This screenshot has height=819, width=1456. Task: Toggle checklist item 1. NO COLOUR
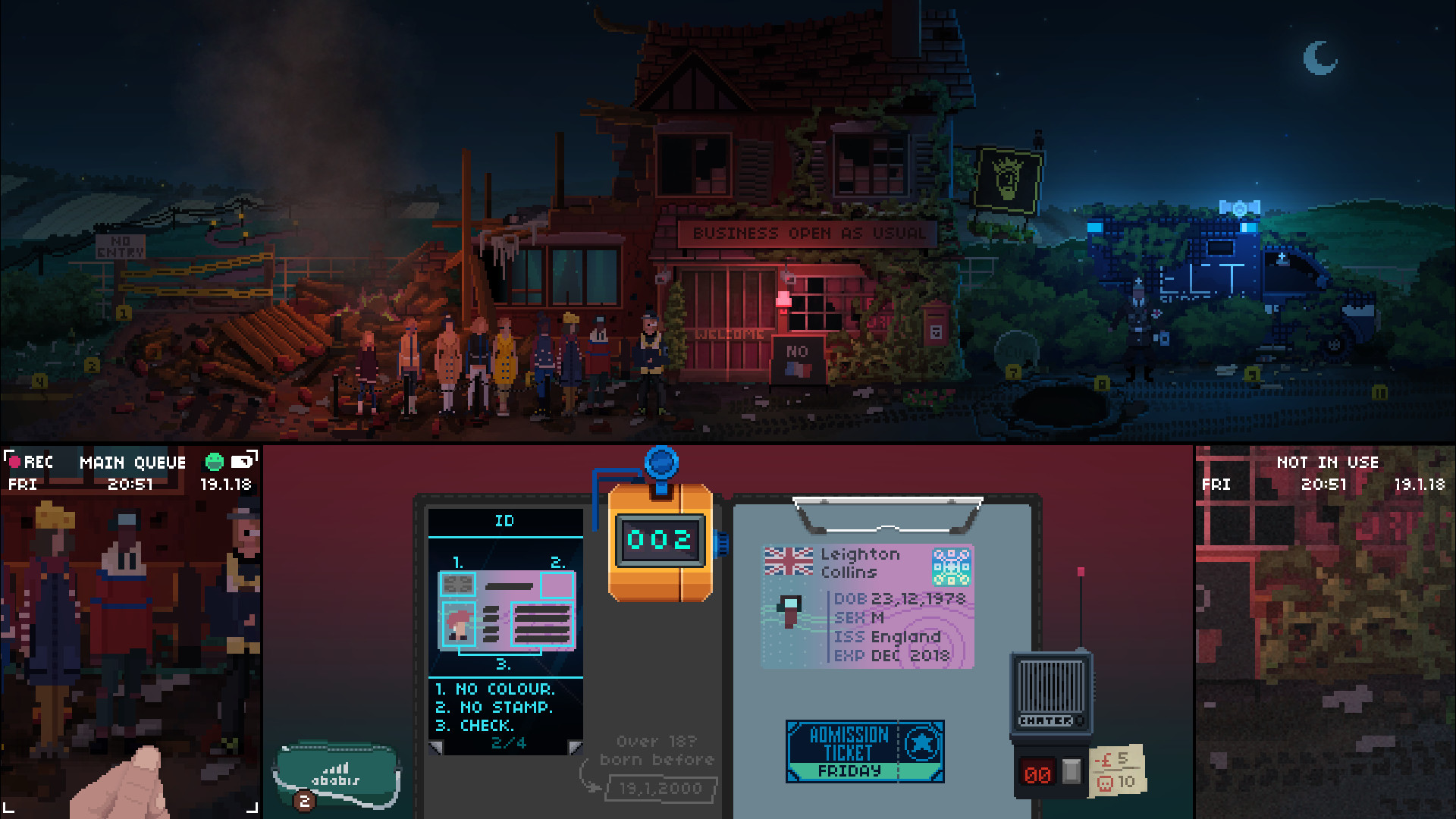click(x=494, y=689)
